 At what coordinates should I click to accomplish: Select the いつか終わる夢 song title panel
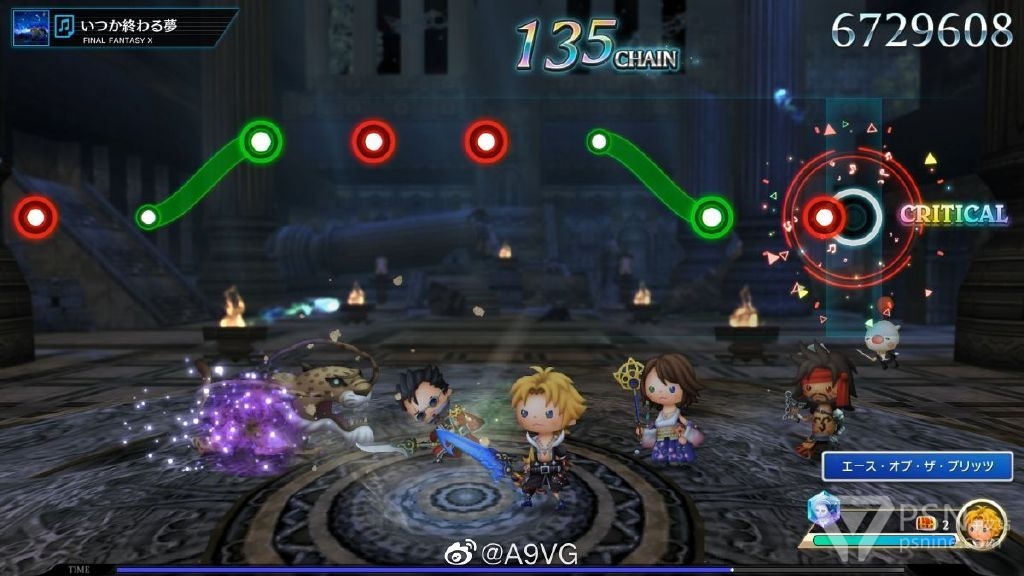tap(142, 27)
